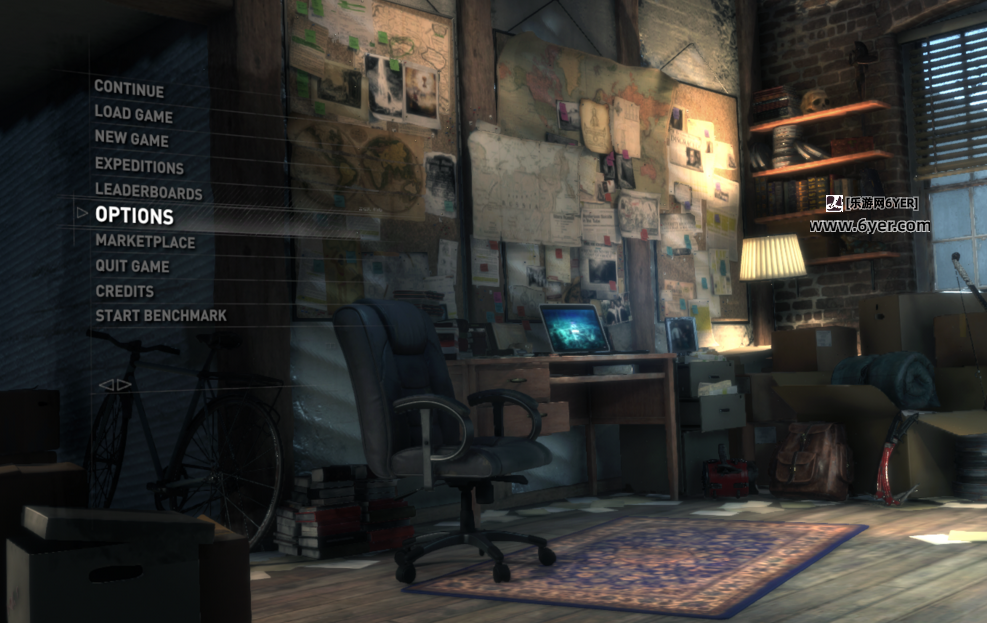Screen dimensions: 987x623
Task: Click Quit Game
Action: [132, 266]
